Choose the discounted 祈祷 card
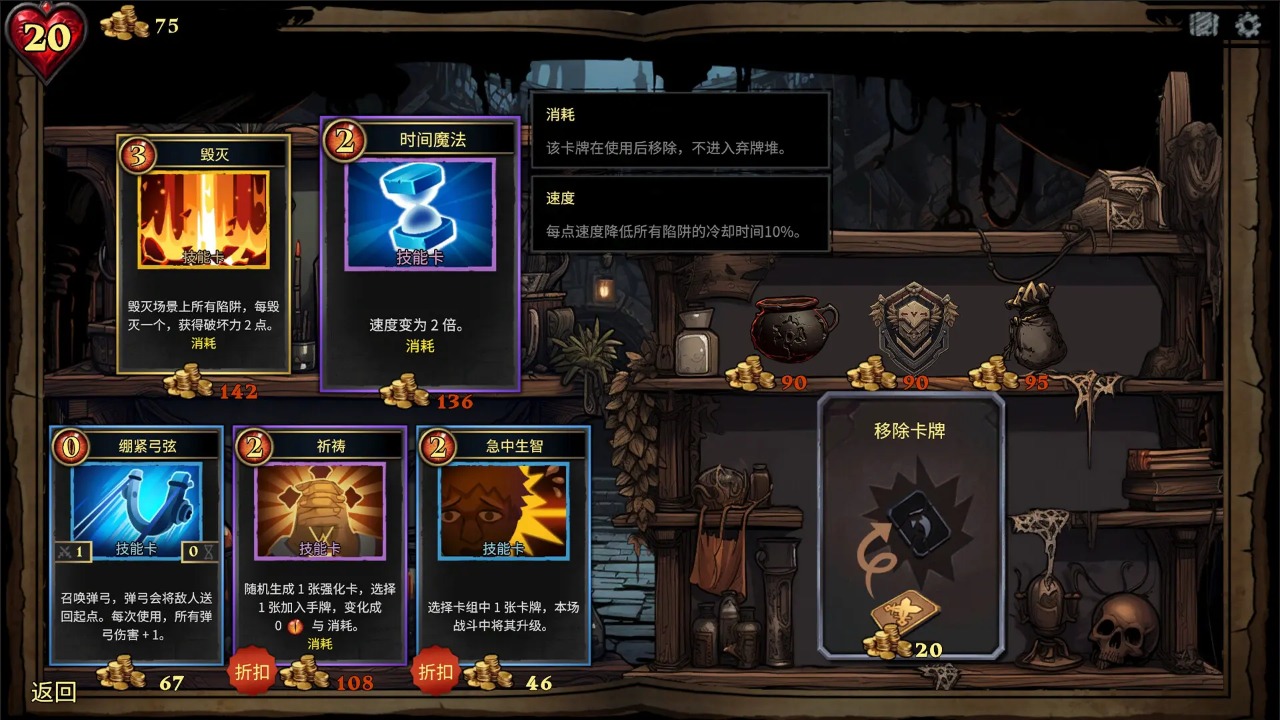The width and height of the screenshot is (1280, 720). pyautogui.click(x=320, y=545)
